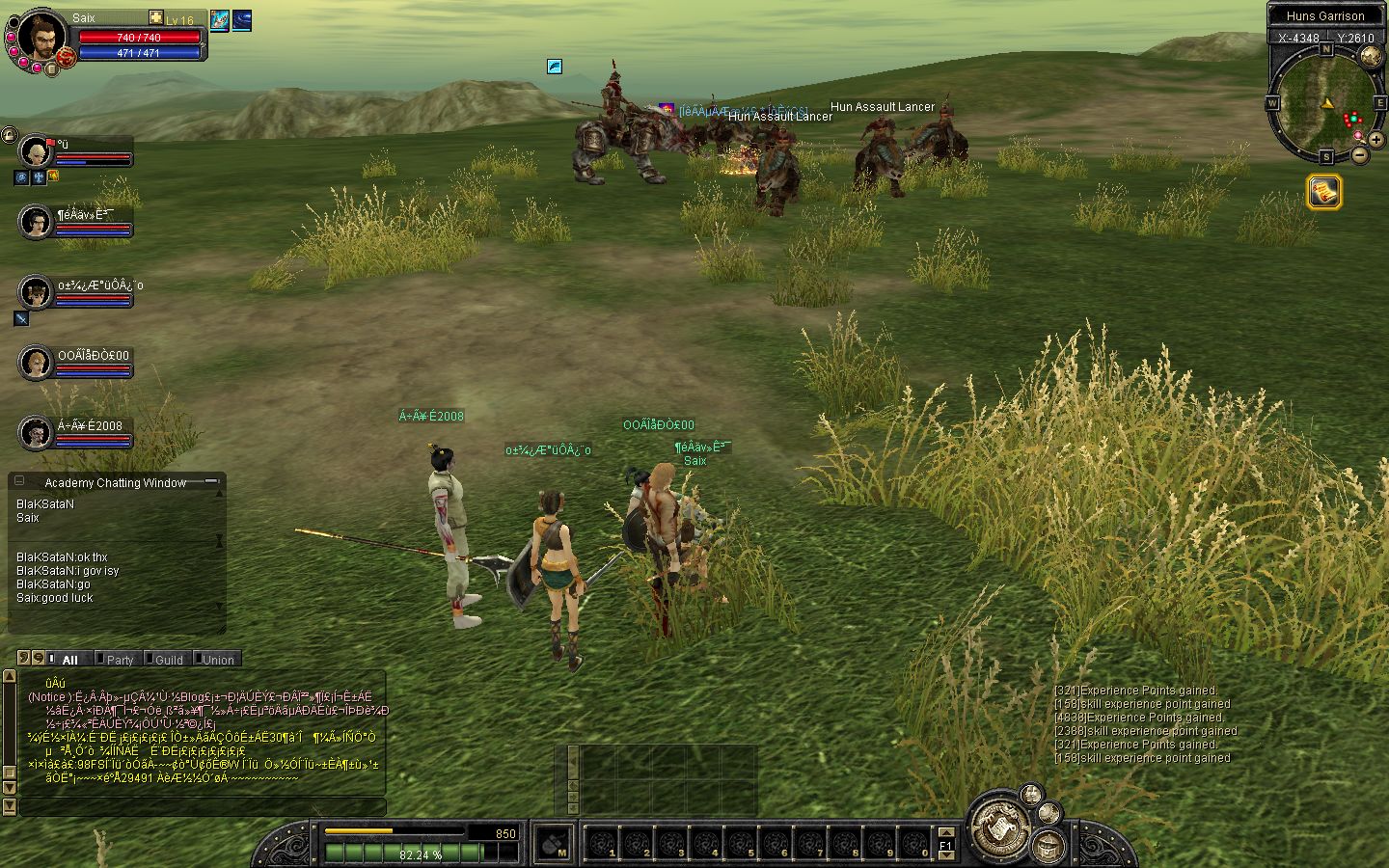Open the glowing quest scroll icon
The height and width of the screenshot is (868, 1389).
coord(1324,192)
